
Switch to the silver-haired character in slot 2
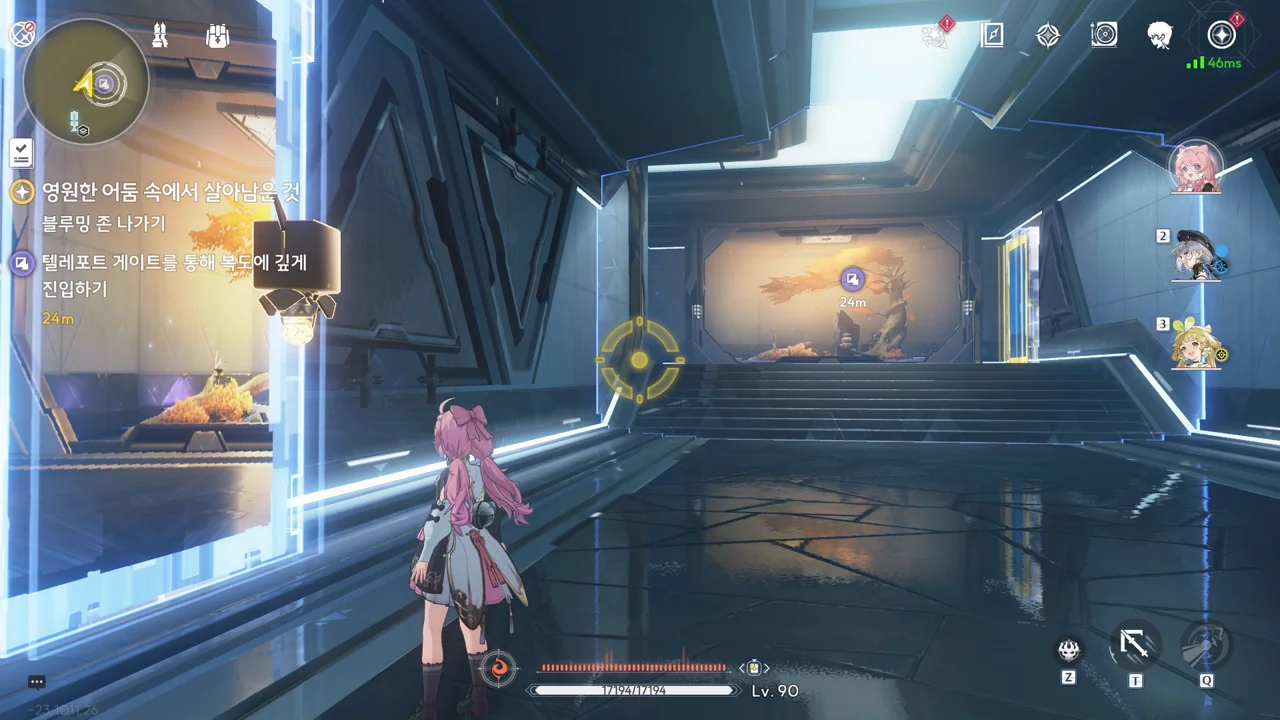(x=1196, y=256)
